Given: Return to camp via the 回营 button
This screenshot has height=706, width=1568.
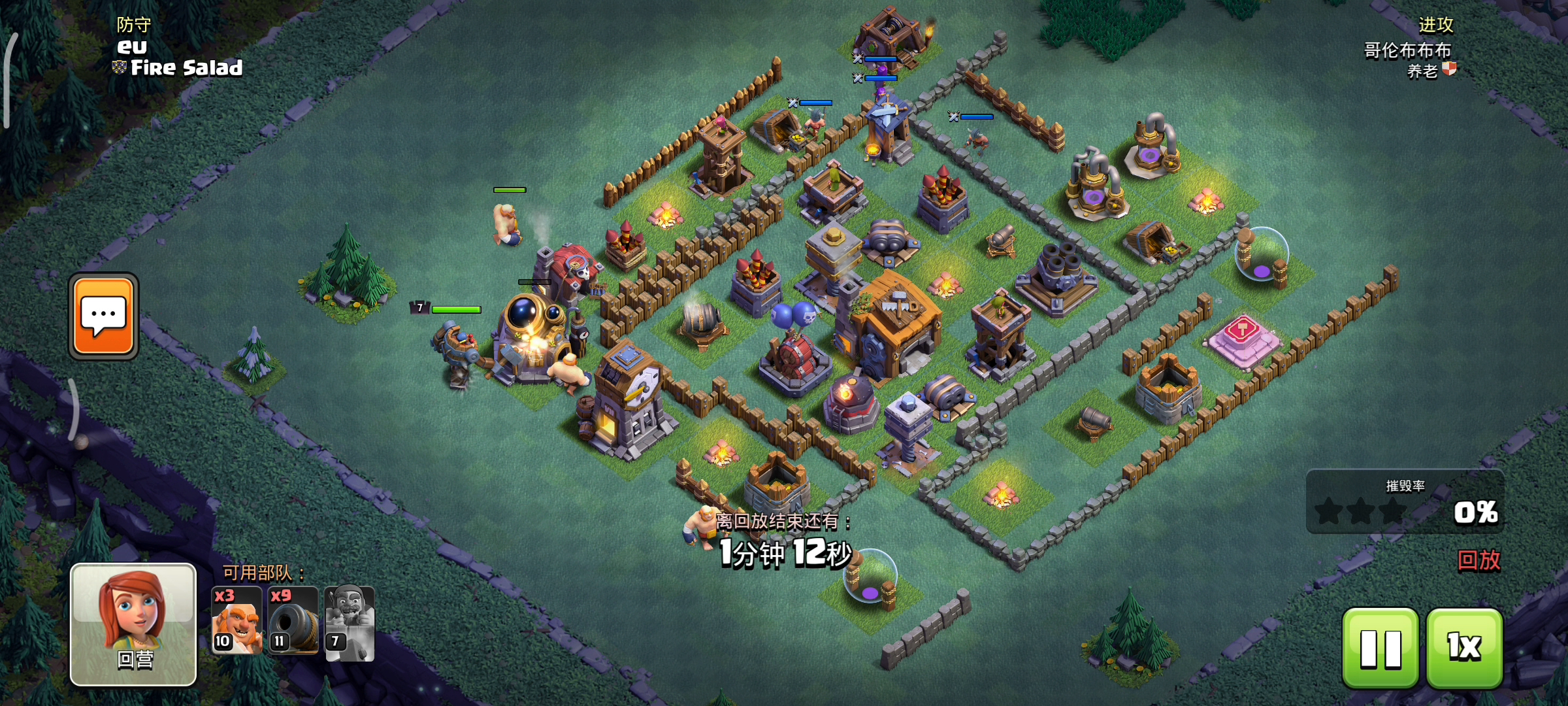Looking at the screenshot, I should coord(133,624).
